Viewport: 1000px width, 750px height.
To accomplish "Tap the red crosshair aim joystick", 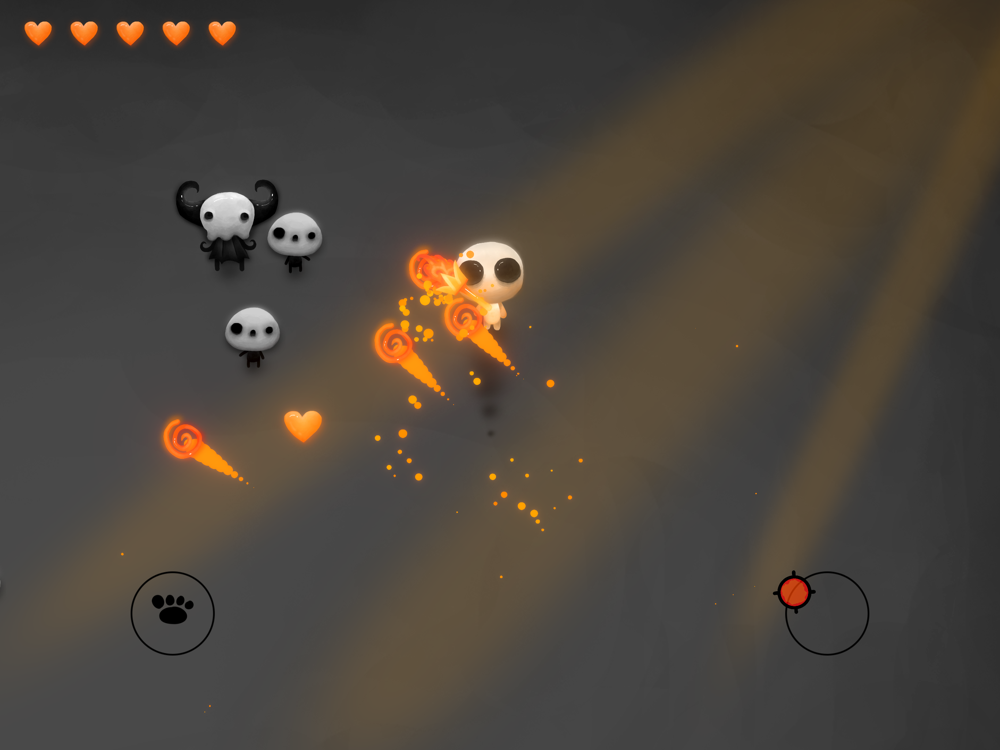I will [x=794, y=592].
